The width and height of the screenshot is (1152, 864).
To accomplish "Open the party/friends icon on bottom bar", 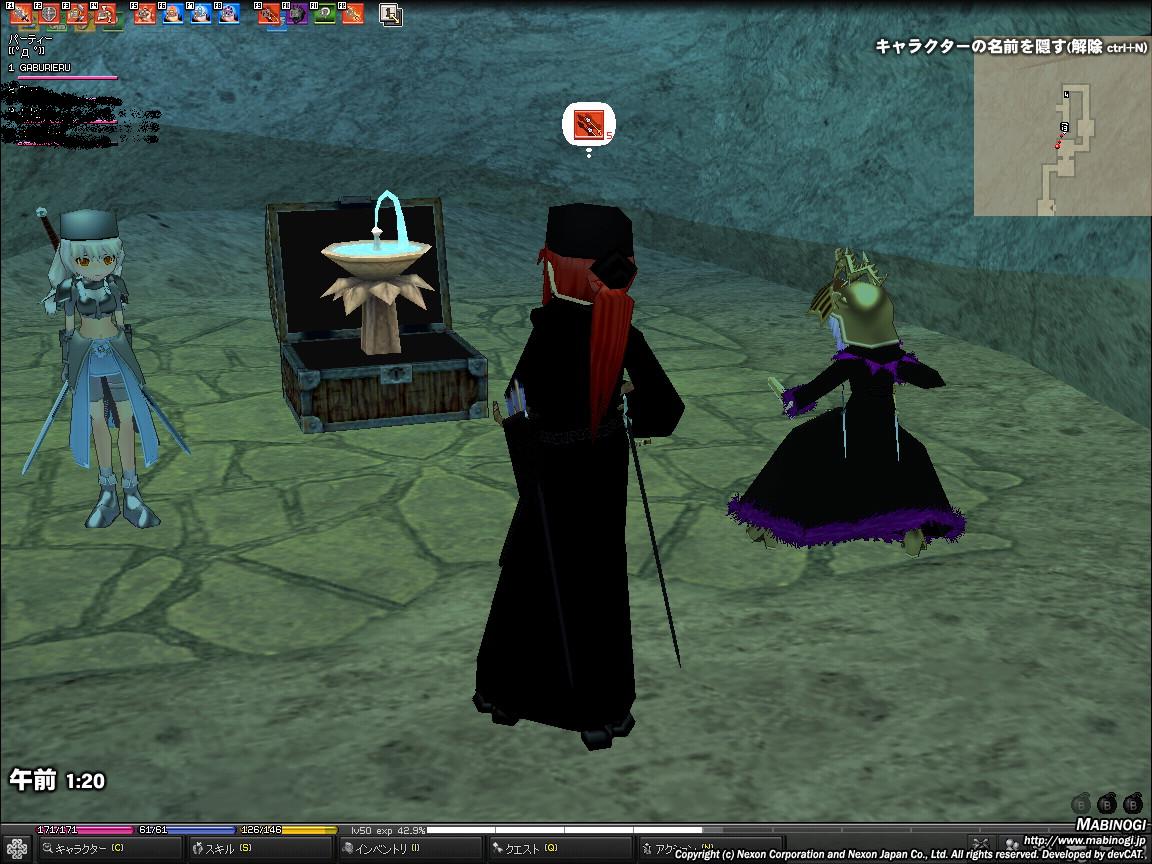I will (1011, 845).
